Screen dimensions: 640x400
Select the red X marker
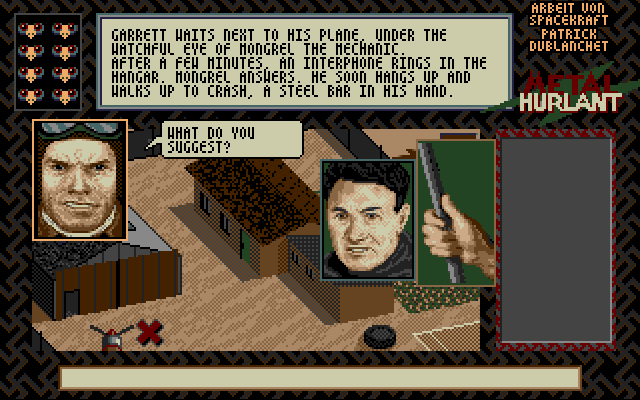[150, 331]
